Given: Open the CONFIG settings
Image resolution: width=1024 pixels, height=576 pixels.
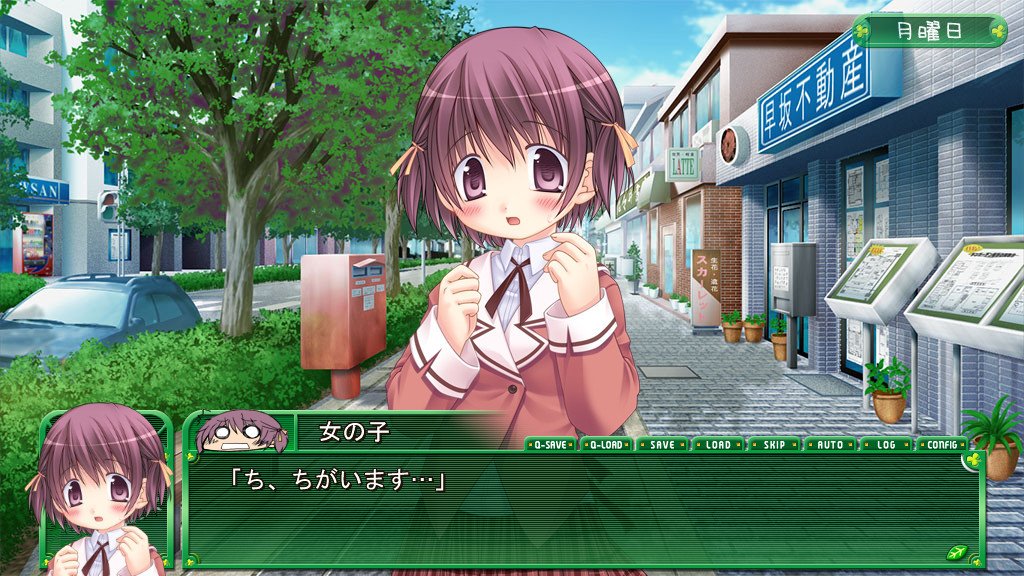Looking at the screenshot, I should (941, 444).
